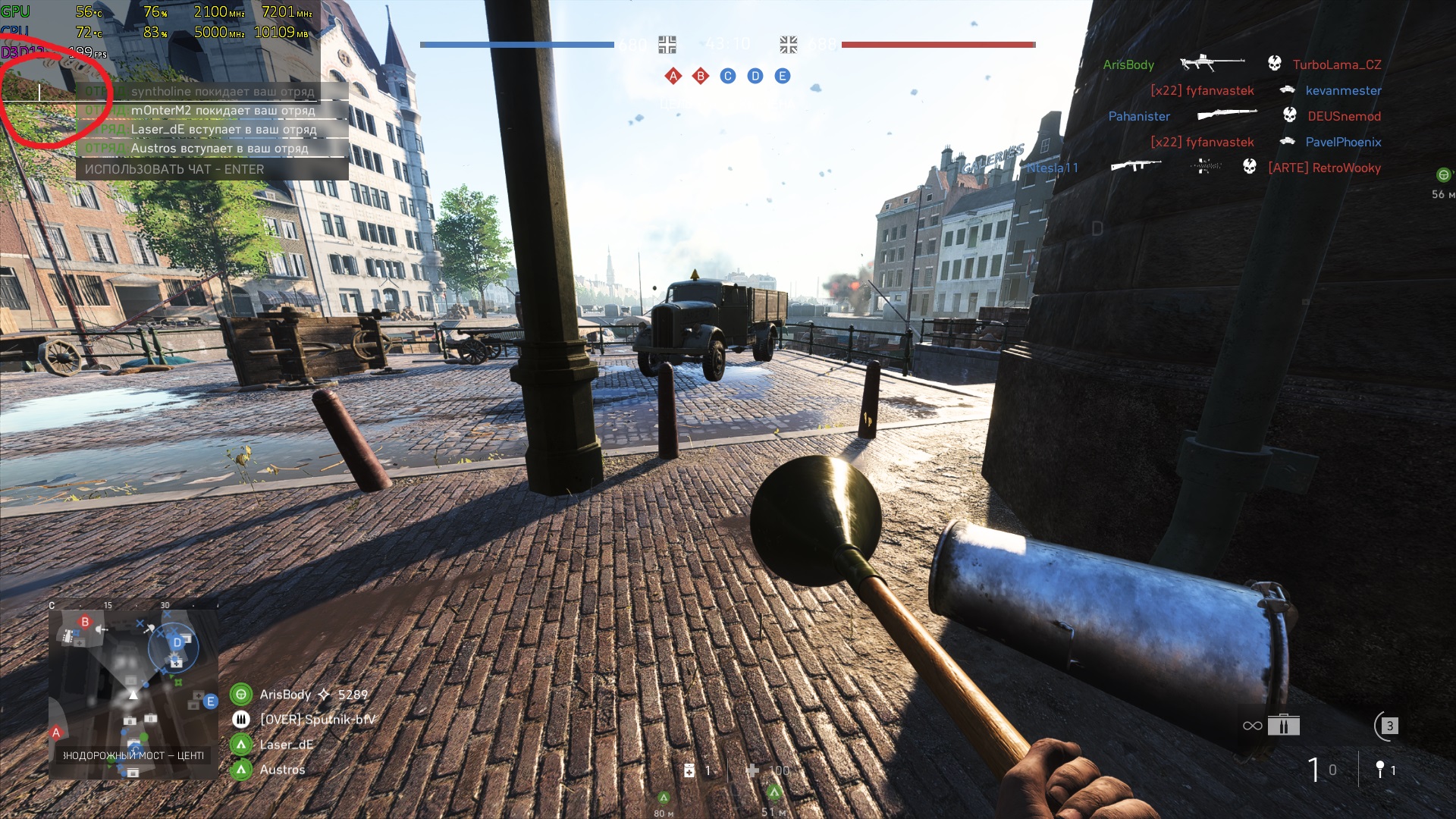Select the [ARTE] RetroWooky kill feed entry
The height and width of the screenshot is (819, 1456).
point(1324,168)
